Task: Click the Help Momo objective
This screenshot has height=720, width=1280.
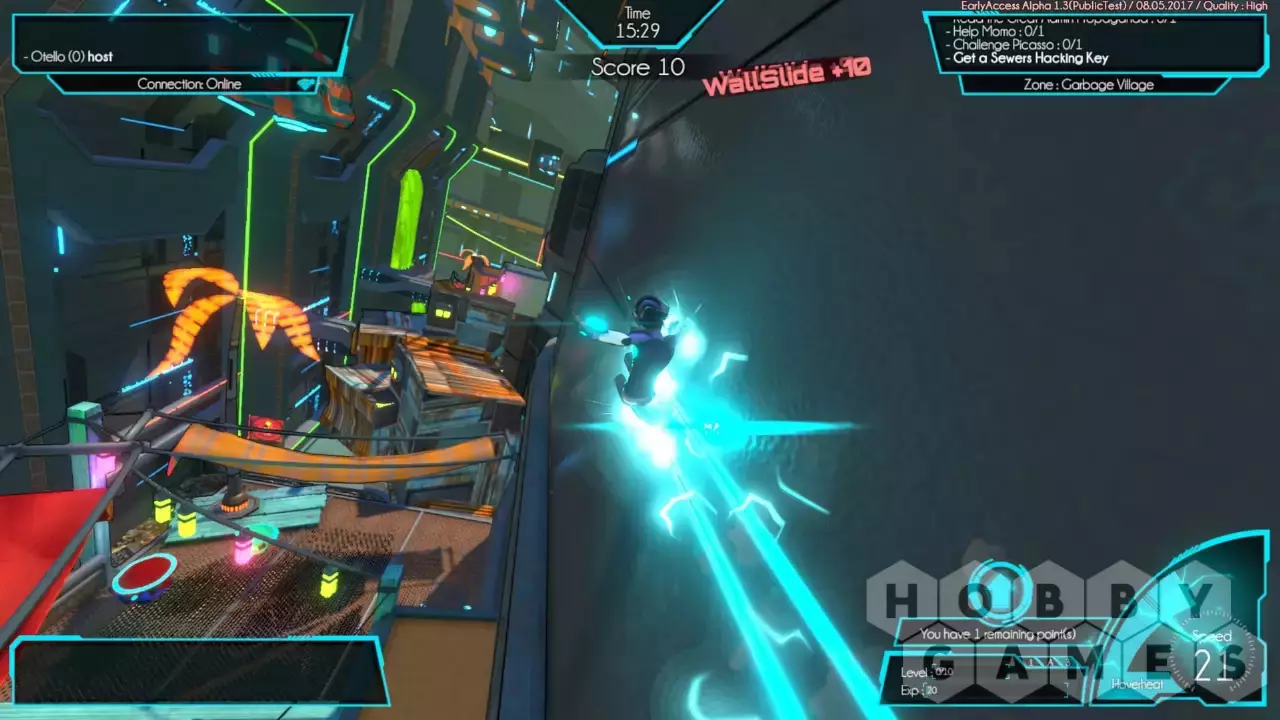Action: click(1002, 32)
